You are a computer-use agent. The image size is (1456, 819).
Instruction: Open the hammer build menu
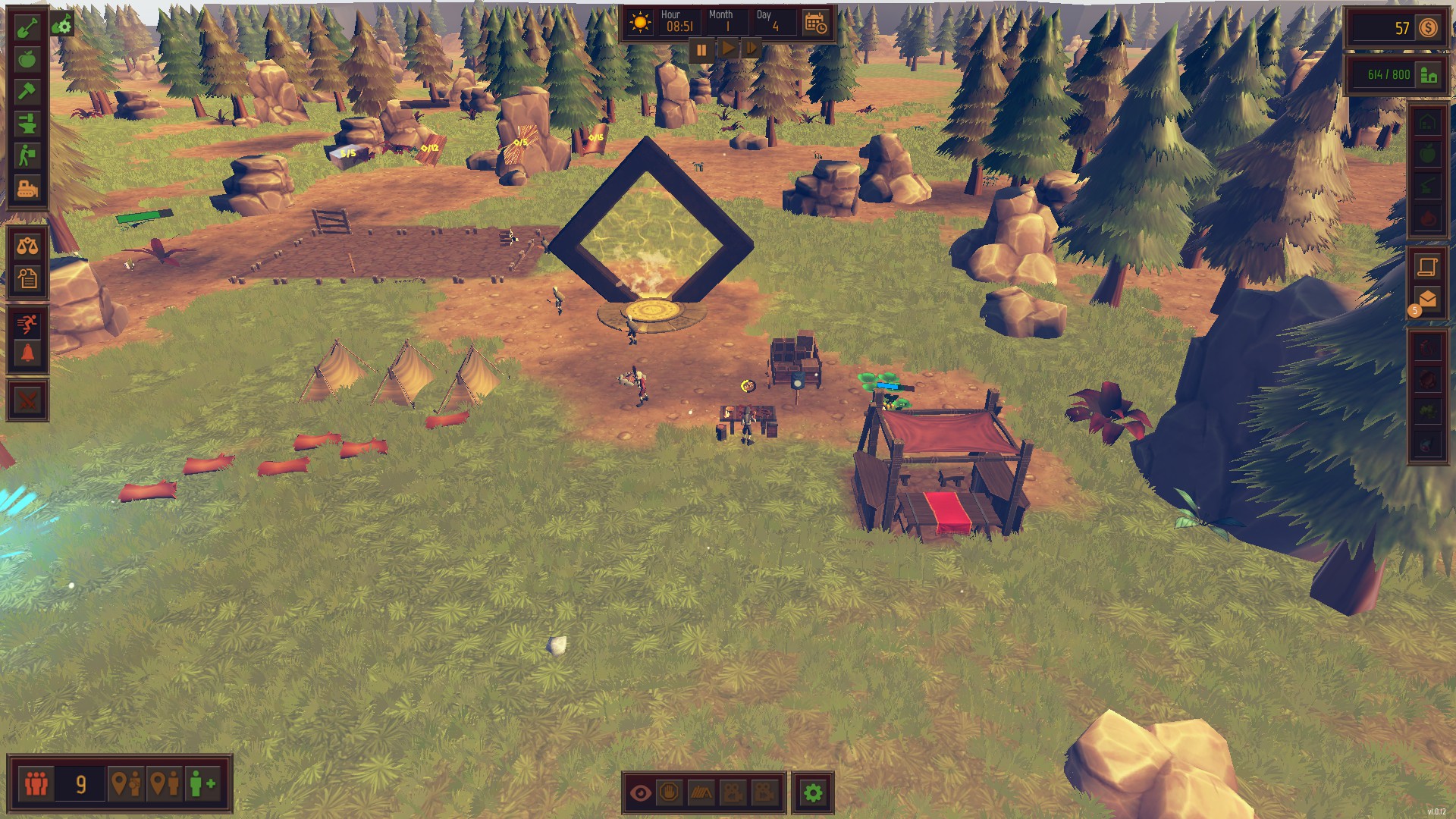click(x=27, y=92)
